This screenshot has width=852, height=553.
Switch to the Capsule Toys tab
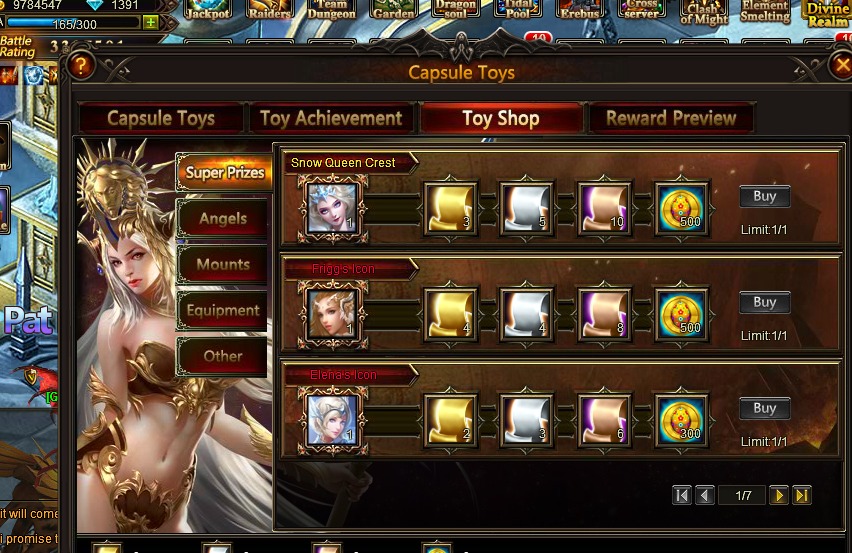click(x=160, y=118)
